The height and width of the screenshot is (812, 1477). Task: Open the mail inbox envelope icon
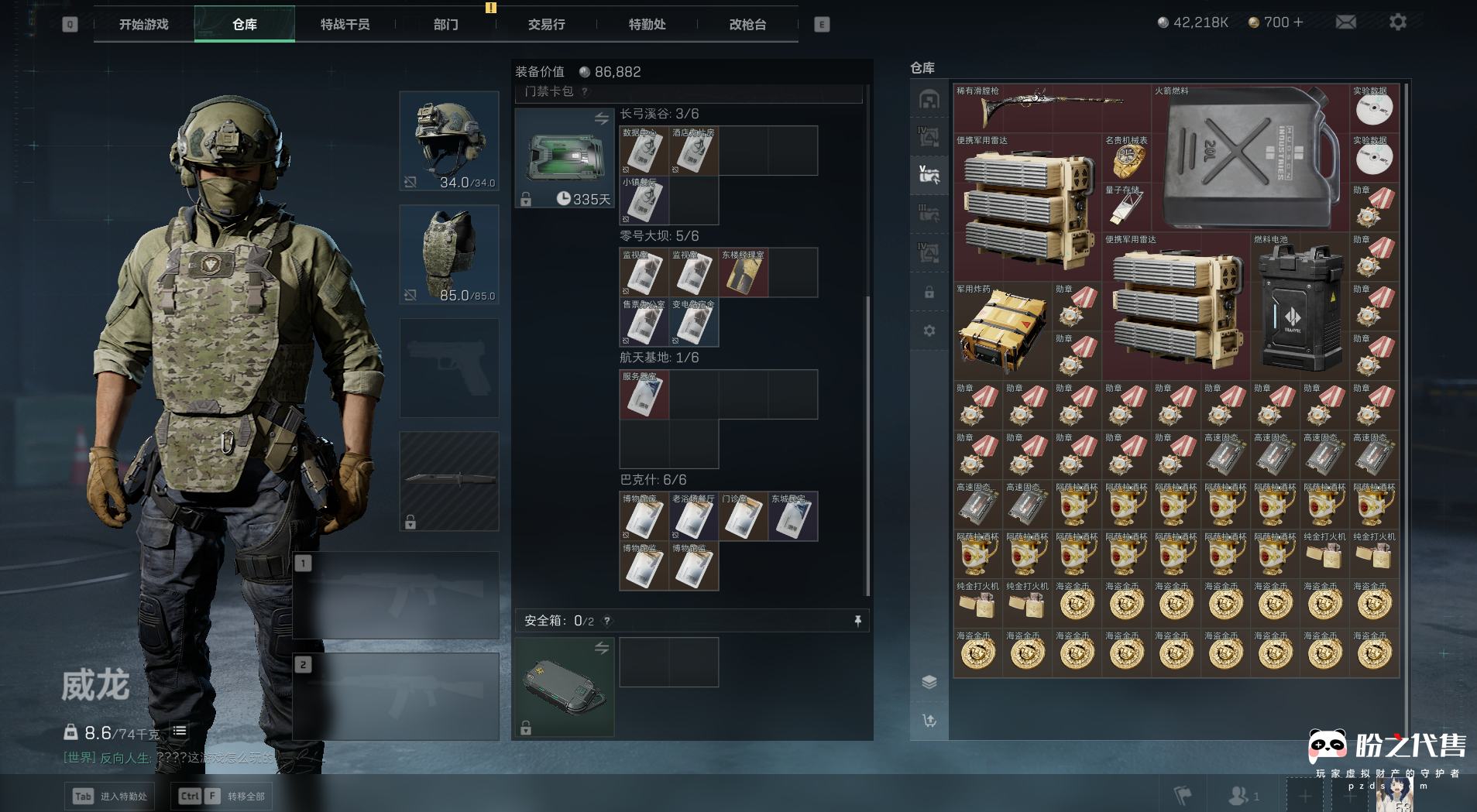tap(1346, 22)
